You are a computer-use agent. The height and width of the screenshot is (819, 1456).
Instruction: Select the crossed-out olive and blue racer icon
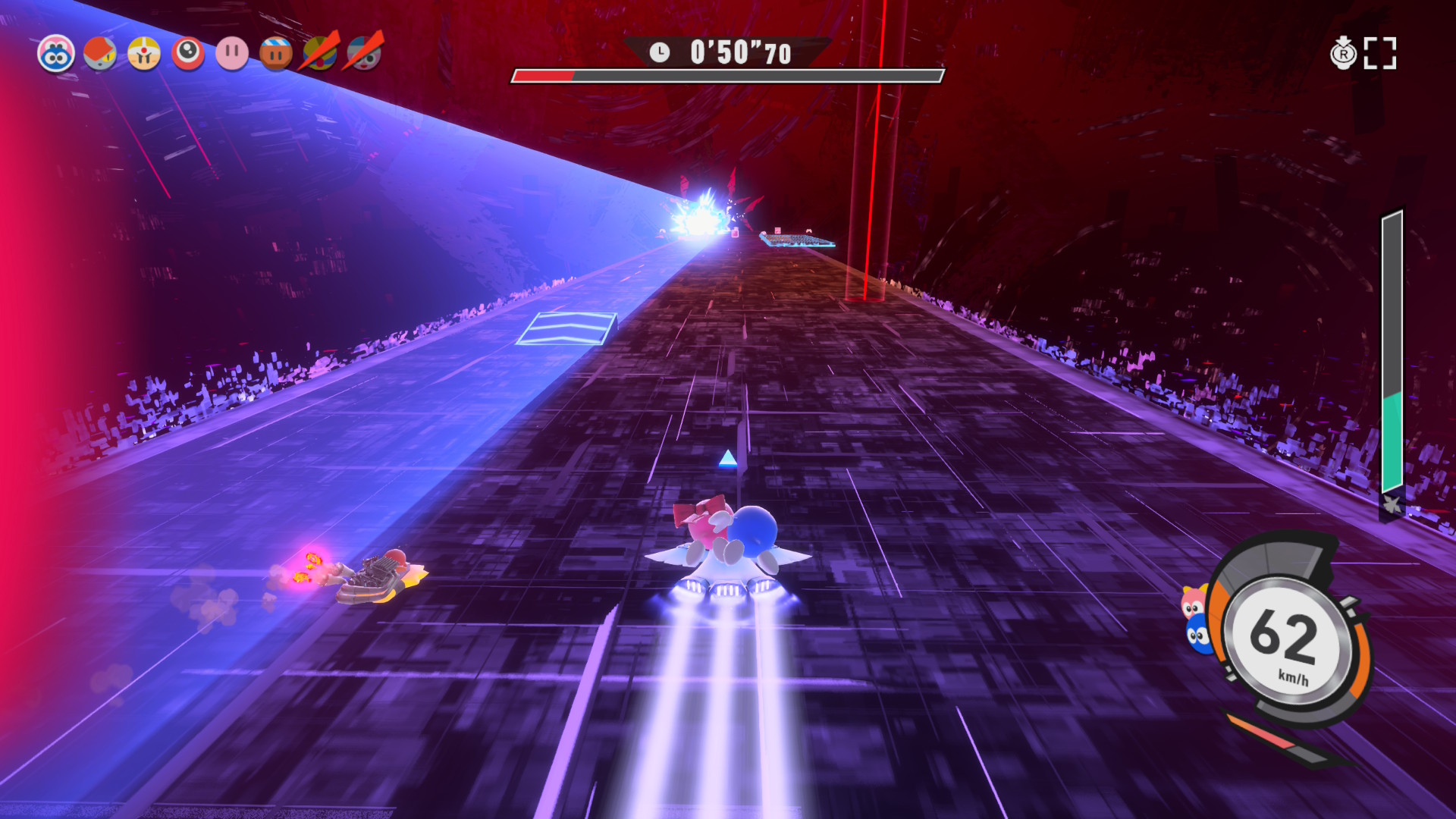(321, 53)
